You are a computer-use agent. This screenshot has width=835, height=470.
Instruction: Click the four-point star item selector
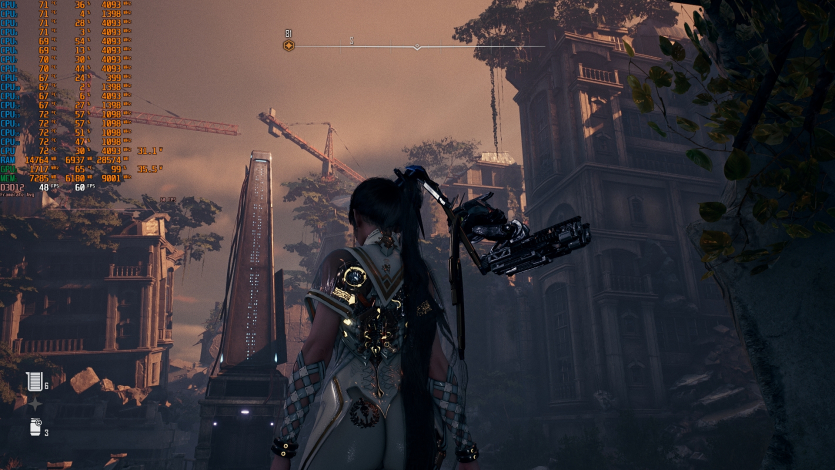(x=35, y=403)
